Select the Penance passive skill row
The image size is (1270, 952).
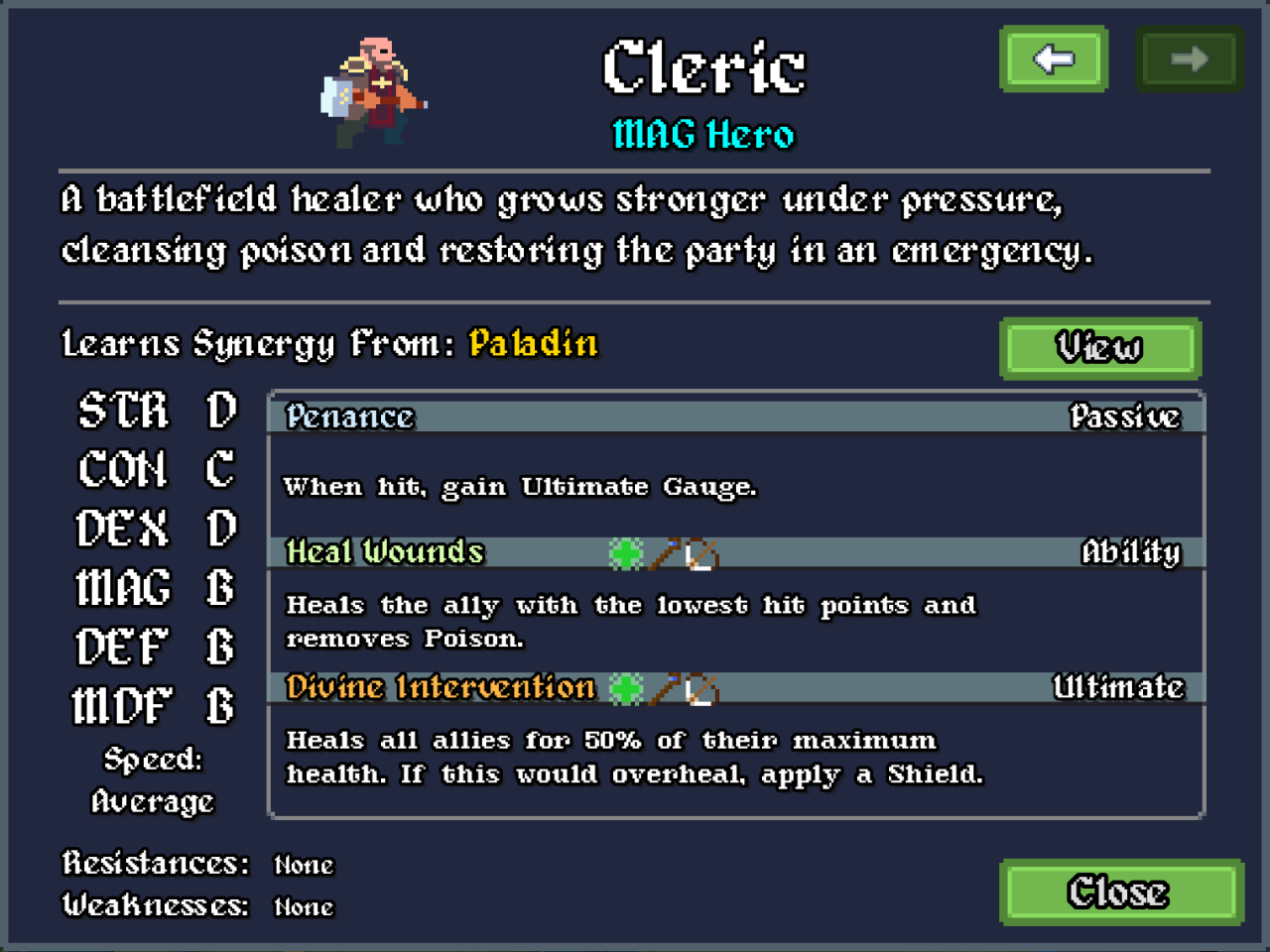(x=735, y=417)
